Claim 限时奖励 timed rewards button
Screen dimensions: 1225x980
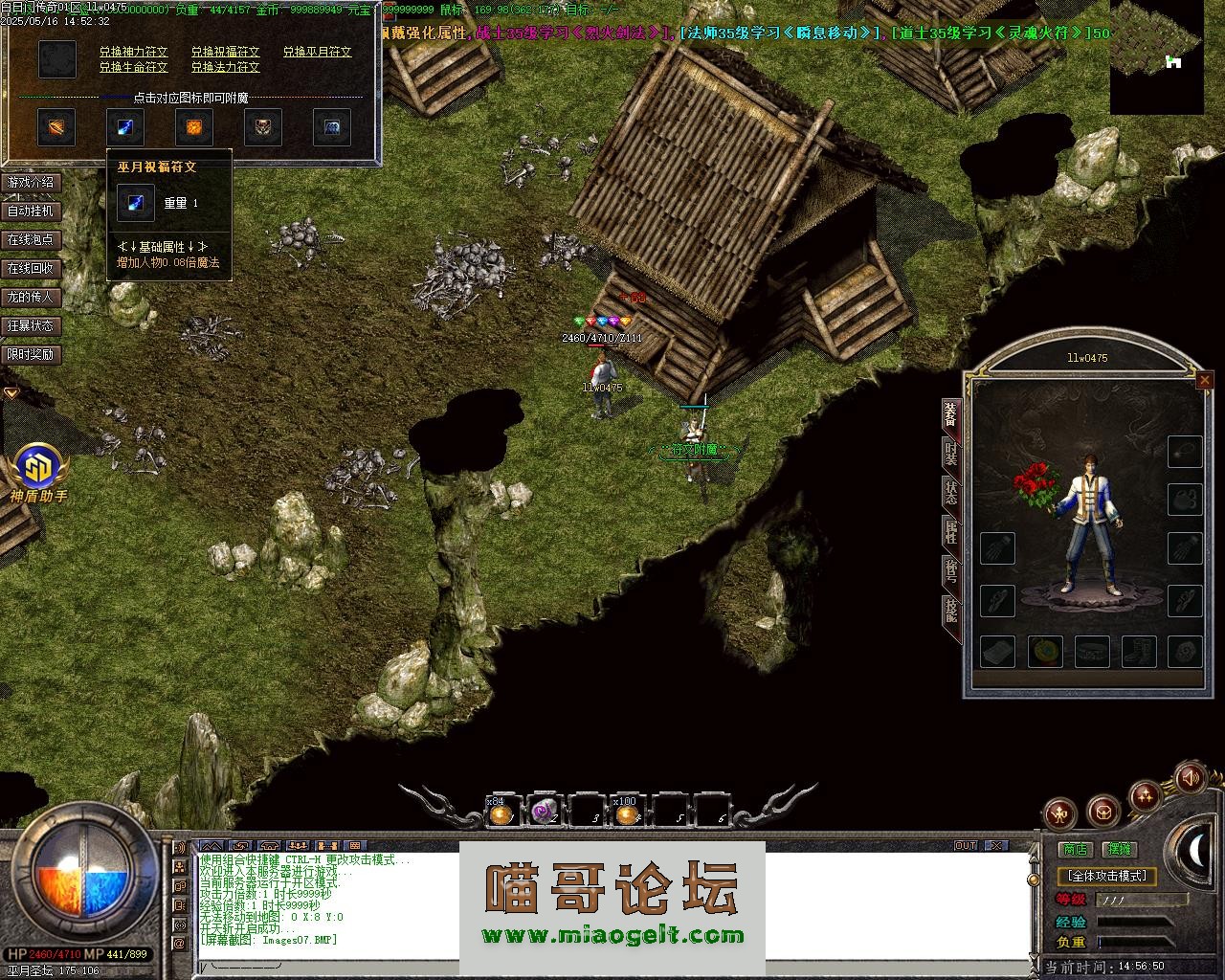pyautogui.click(x=31, y=354)
